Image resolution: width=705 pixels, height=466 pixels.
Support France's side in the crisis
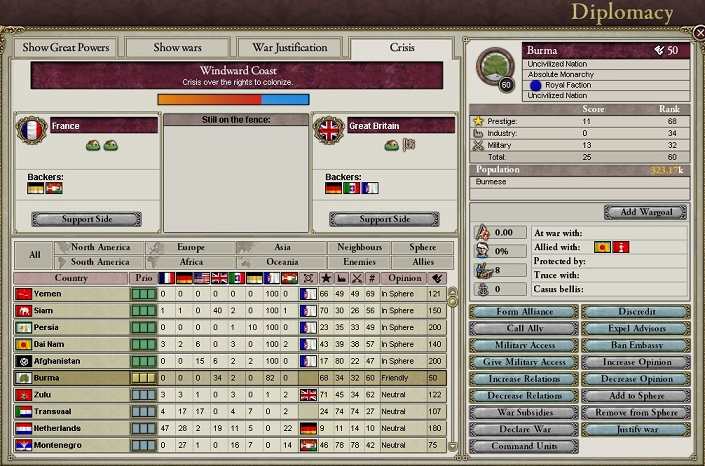(86, 219)
